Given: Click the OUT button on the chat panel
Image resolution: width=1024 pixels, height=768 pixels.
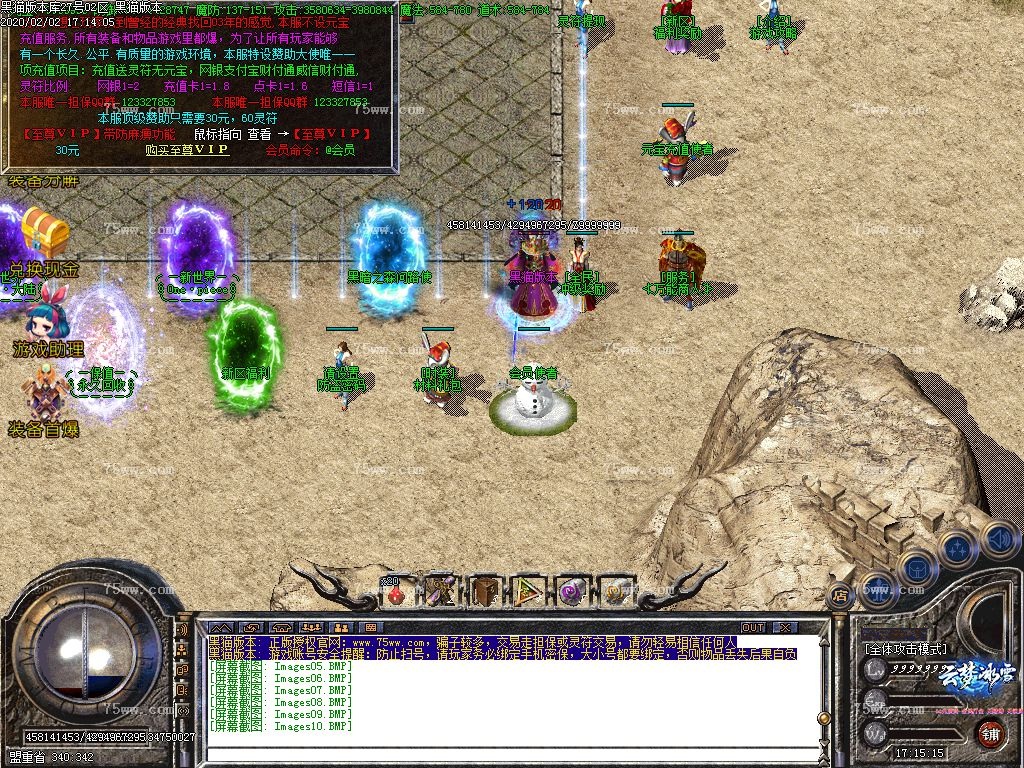Looking at the screenshot, I should coord(753,627).
